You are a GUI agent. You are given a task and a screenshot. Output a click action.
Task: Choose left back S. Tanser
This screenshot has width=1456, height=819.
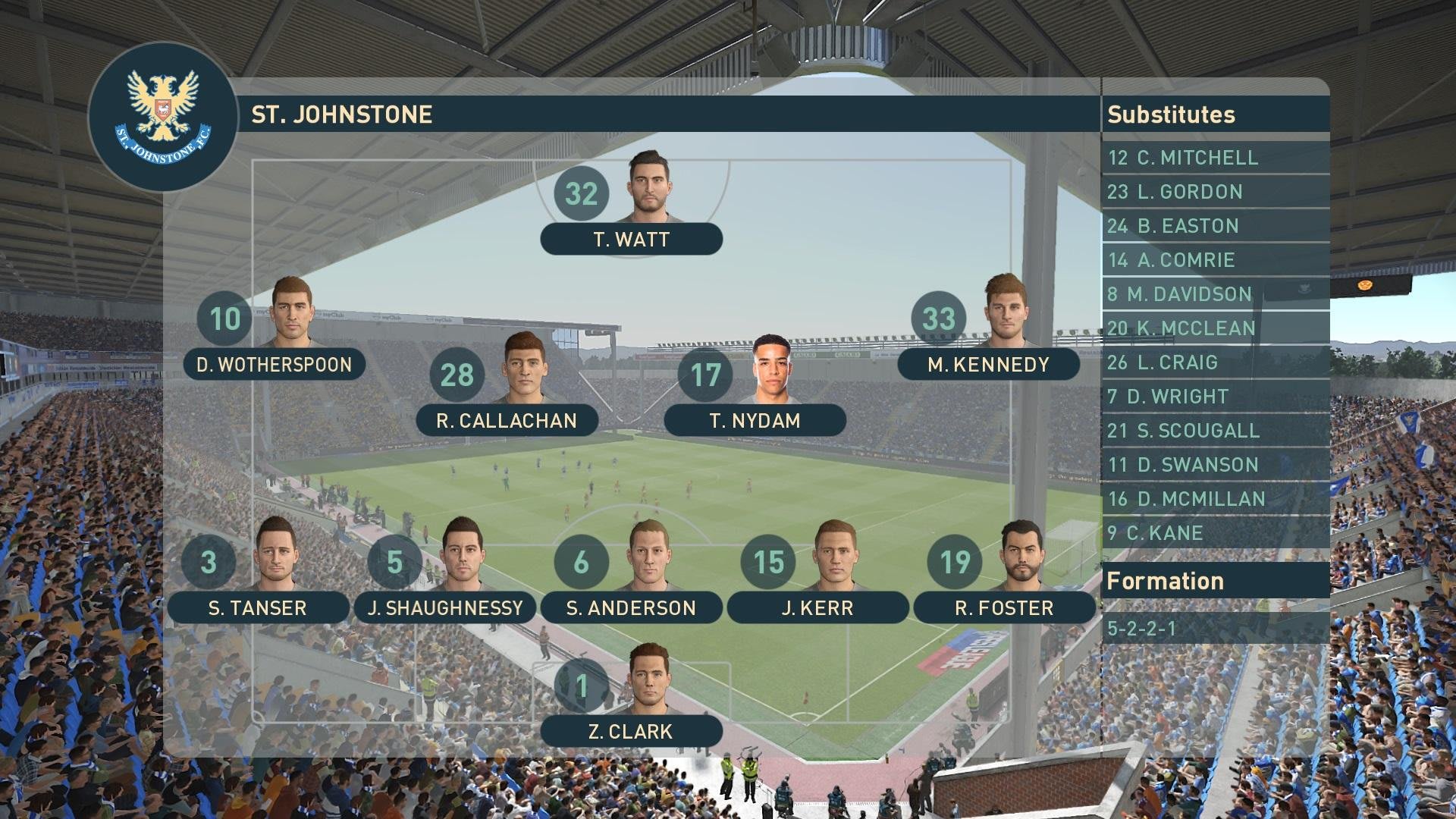(x=257, y=608)
